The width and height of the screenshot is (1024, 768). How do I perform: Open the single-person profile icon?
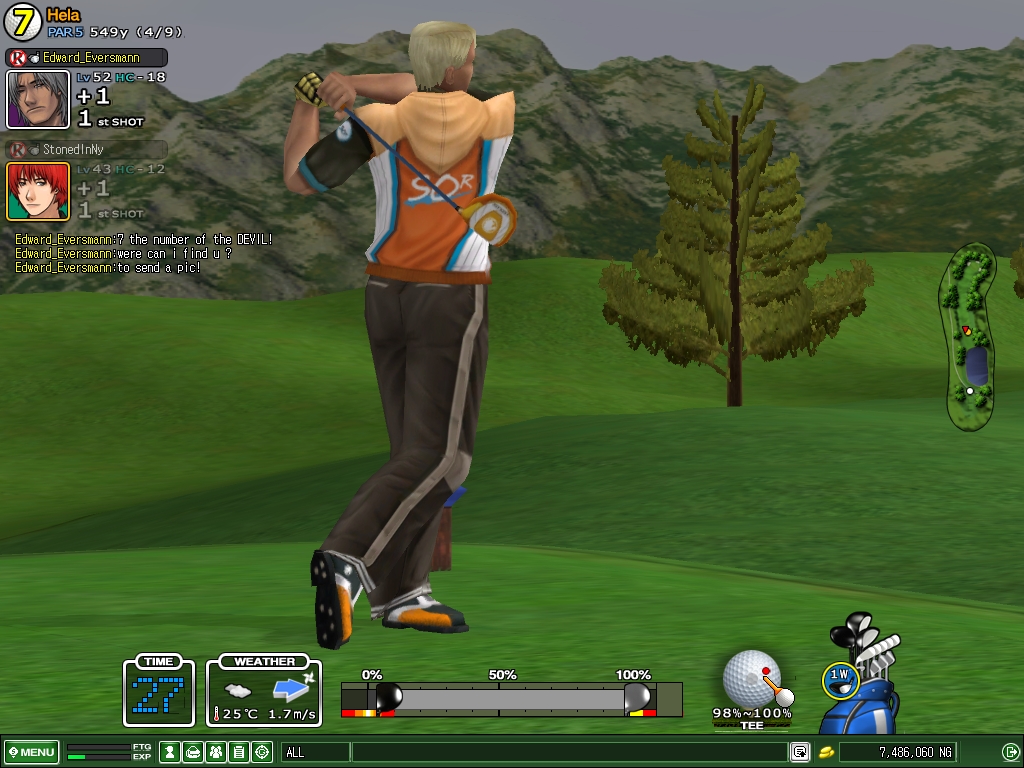tap(170, 752)
